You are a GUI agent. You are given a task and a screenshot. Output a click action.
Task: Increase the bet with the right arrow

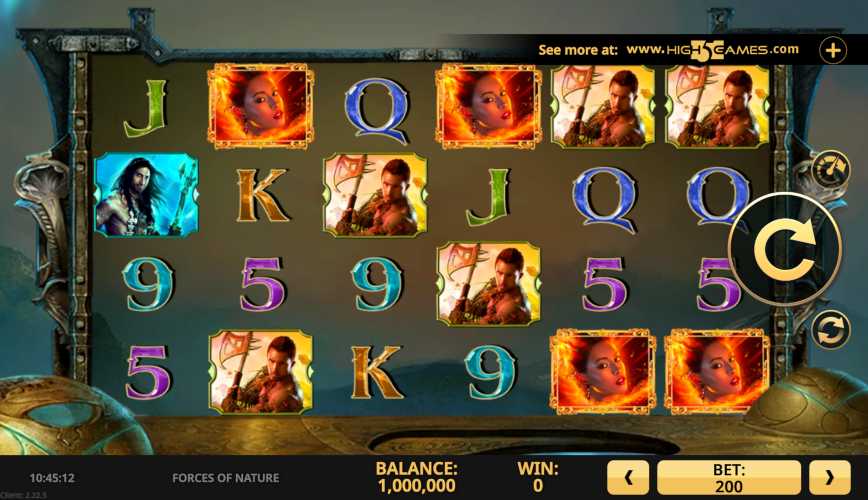pyautogui.click(x=829, y=477)
